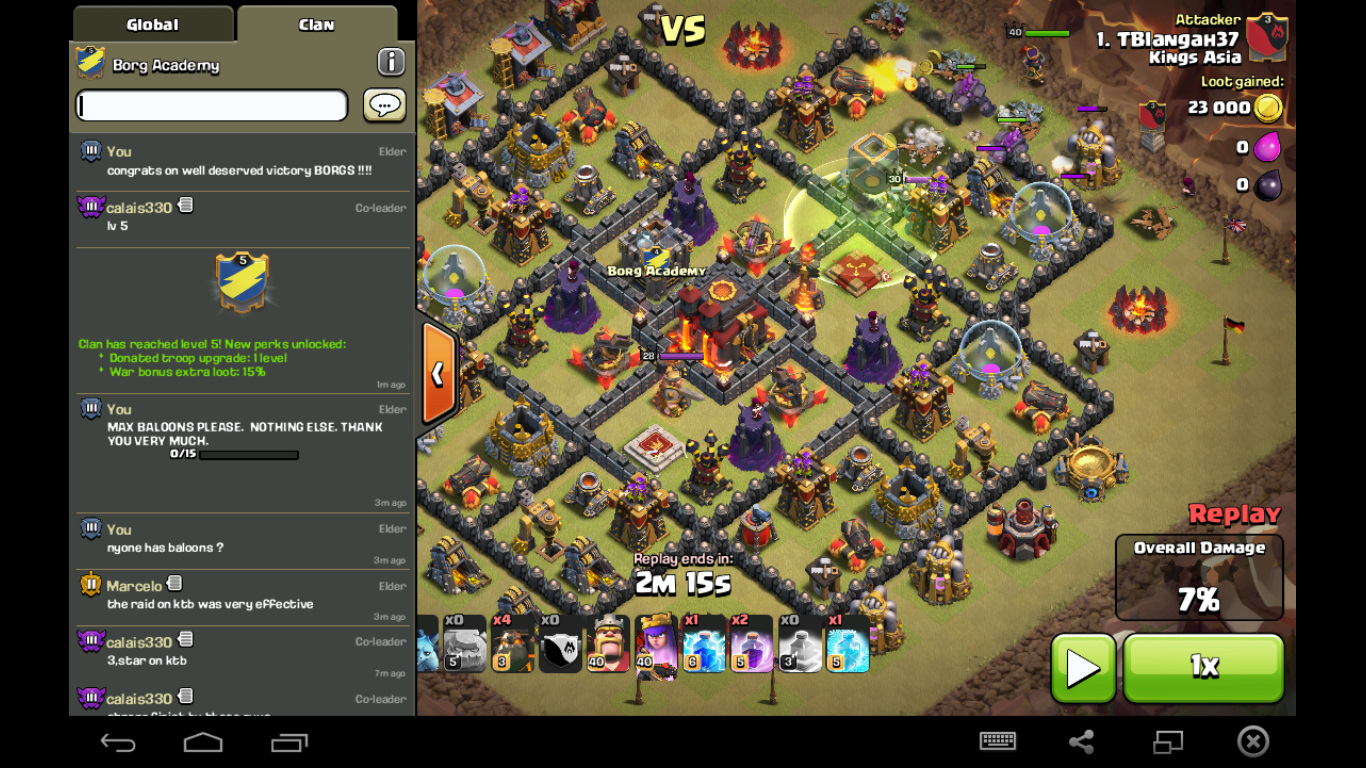Screen dimensions: 1366x768
Task: Deploy the Archer Queen icon
Action: coord(655,650)
